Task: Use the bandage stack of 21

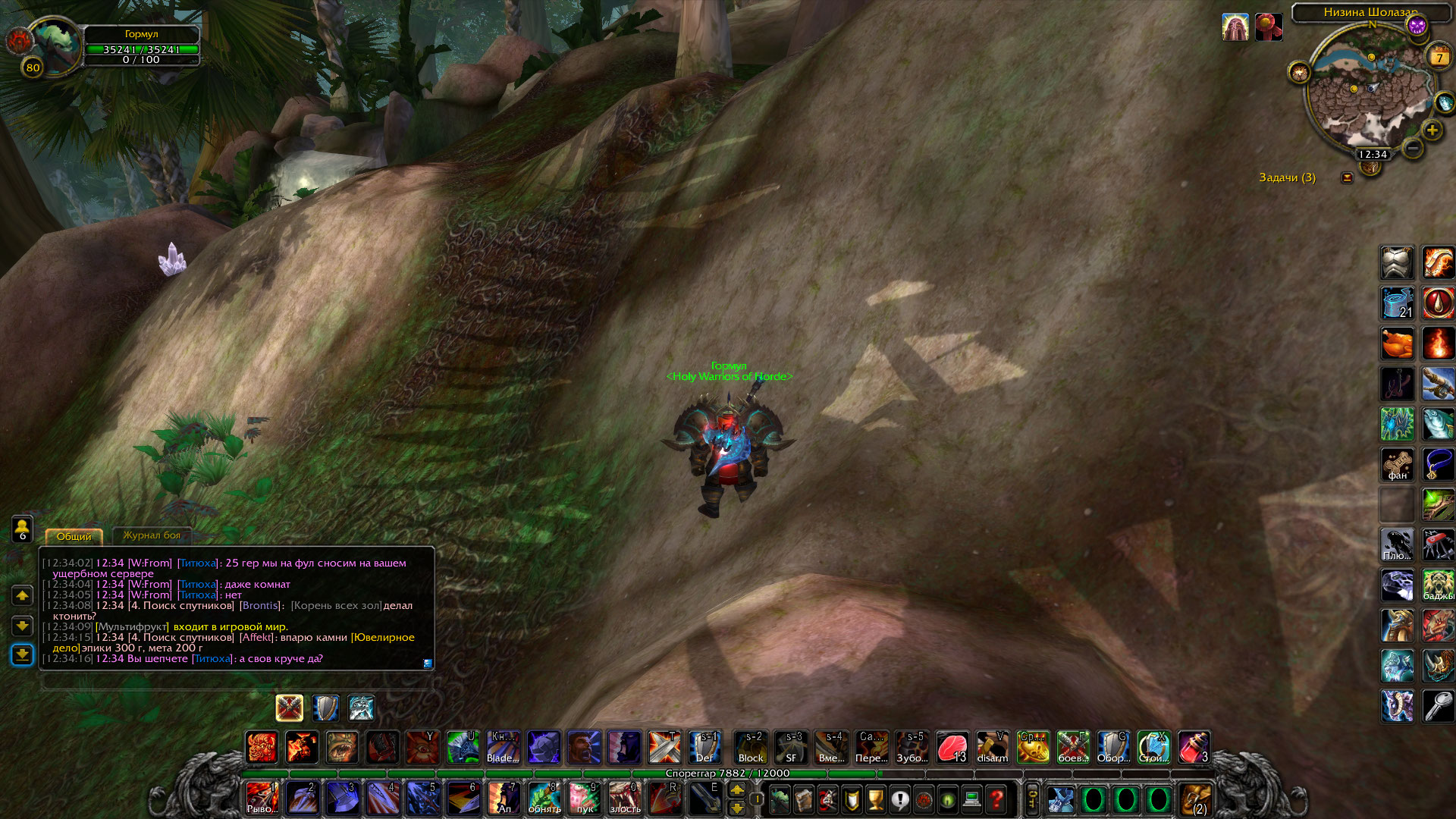Action: pyautogui.click(x=1397, y=303)
